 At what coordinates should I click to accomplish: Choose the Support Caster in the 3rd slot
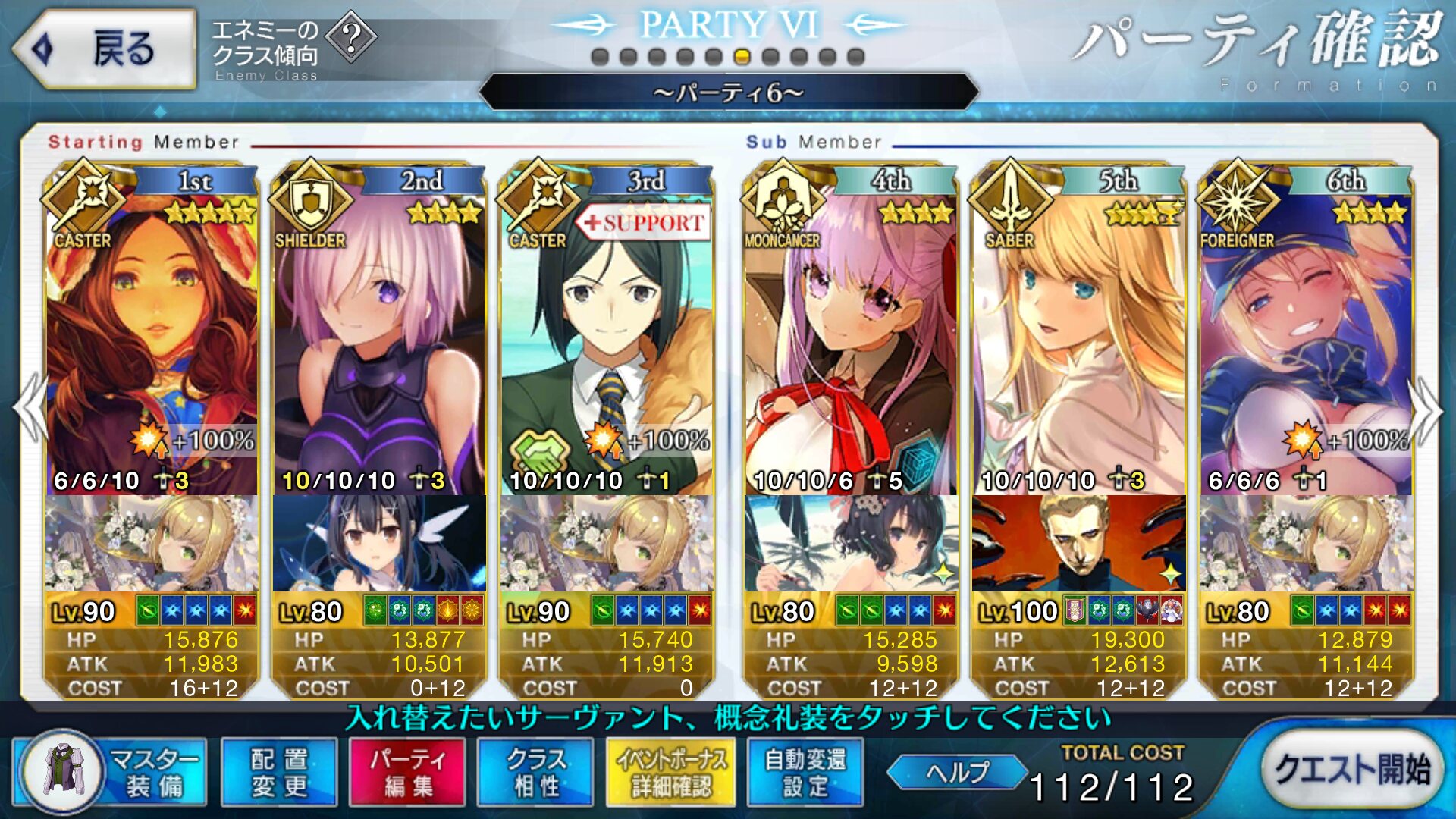point(607,334)
